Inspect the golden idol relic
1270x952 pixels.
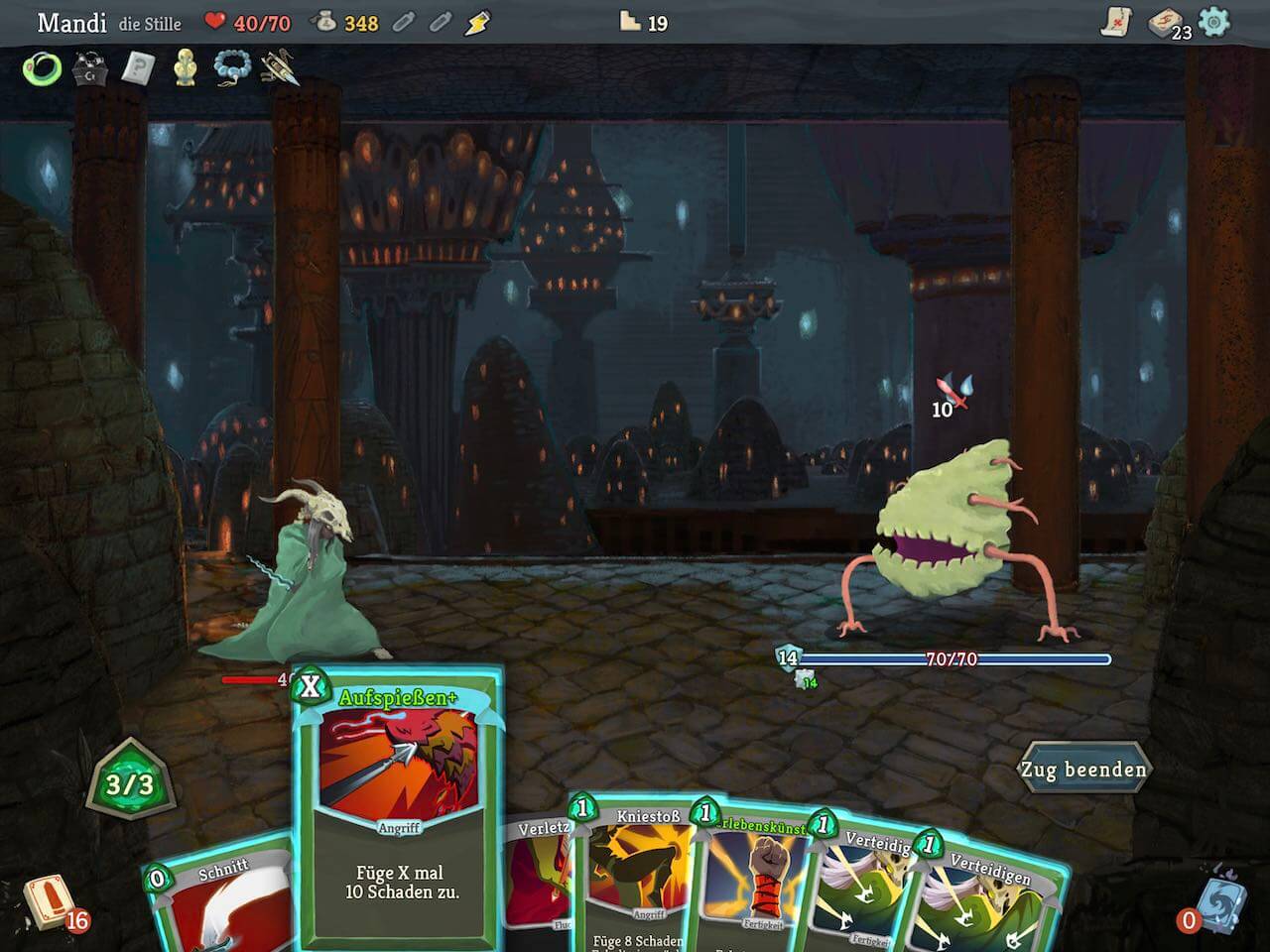point(185,68)
